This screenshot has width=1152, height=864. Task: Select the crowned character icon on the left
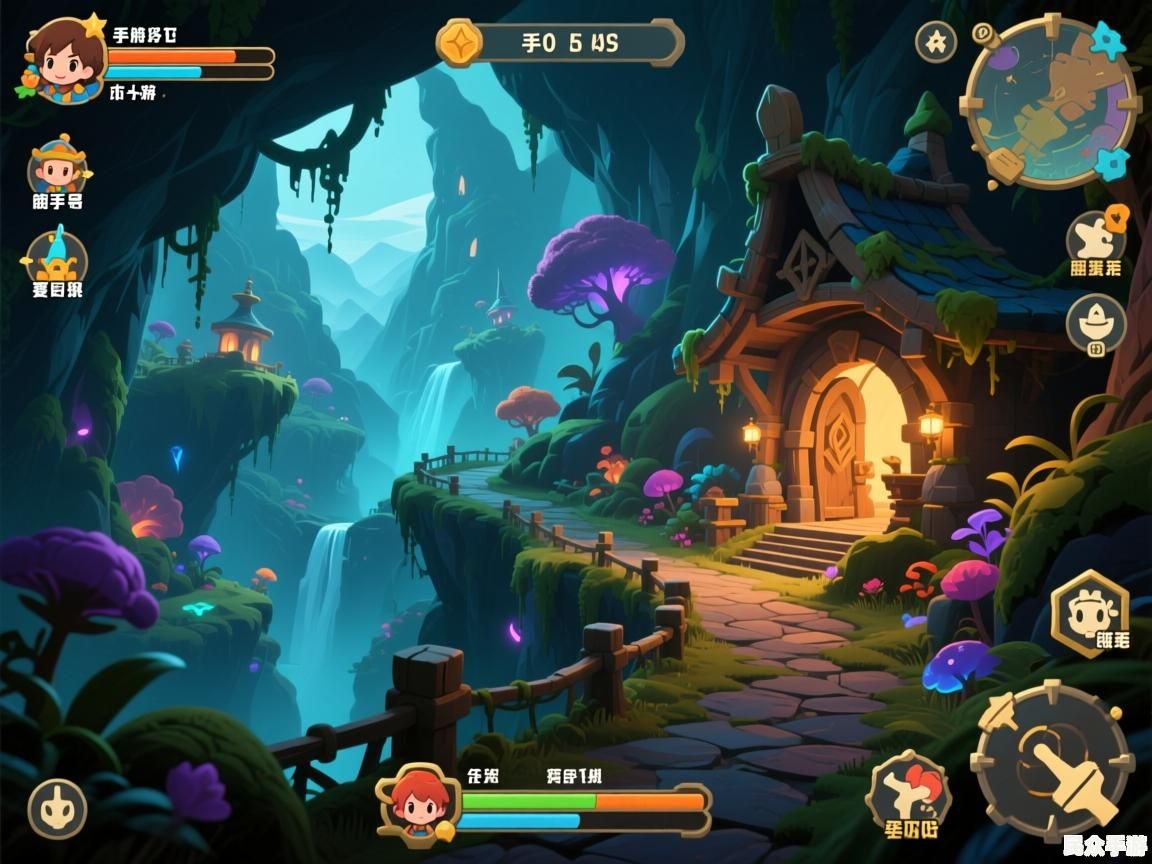58,167
